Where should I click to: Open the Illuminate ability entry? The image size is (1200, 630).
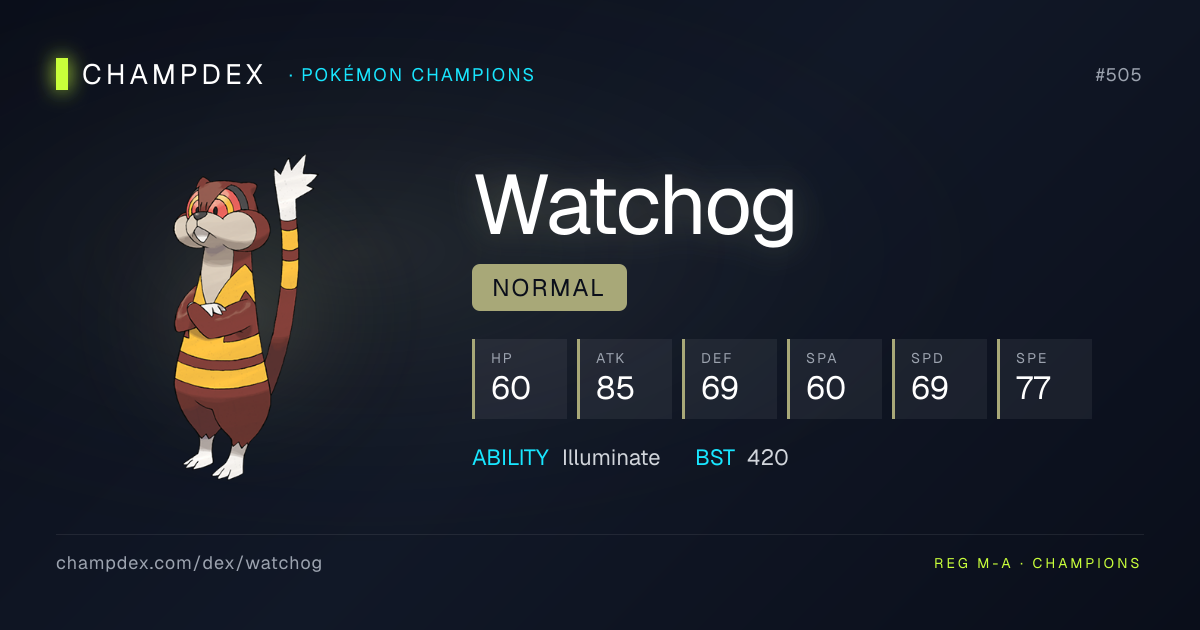pos(610,458)
